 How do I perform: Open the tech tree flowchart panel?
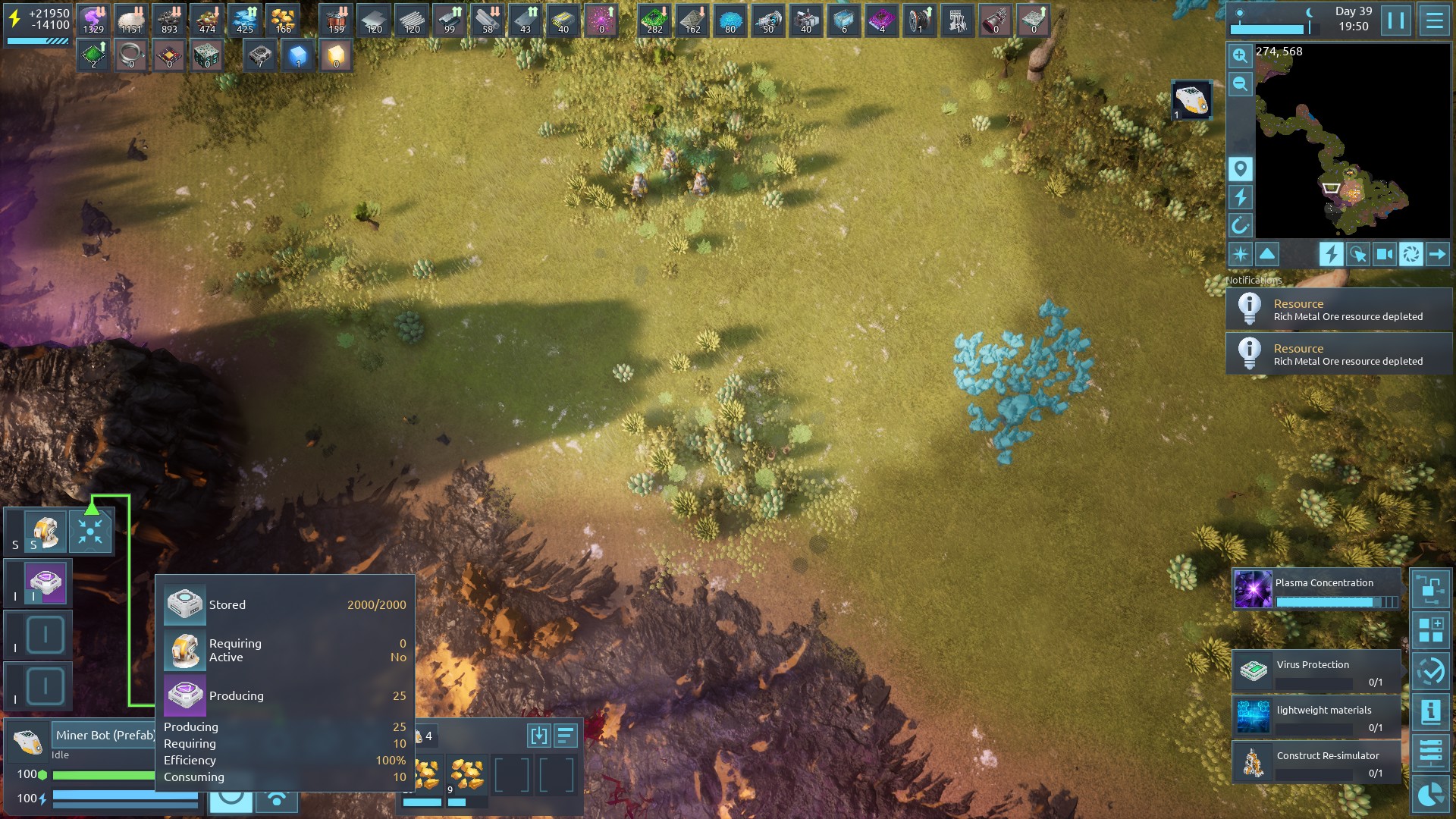coord(1430,589)
